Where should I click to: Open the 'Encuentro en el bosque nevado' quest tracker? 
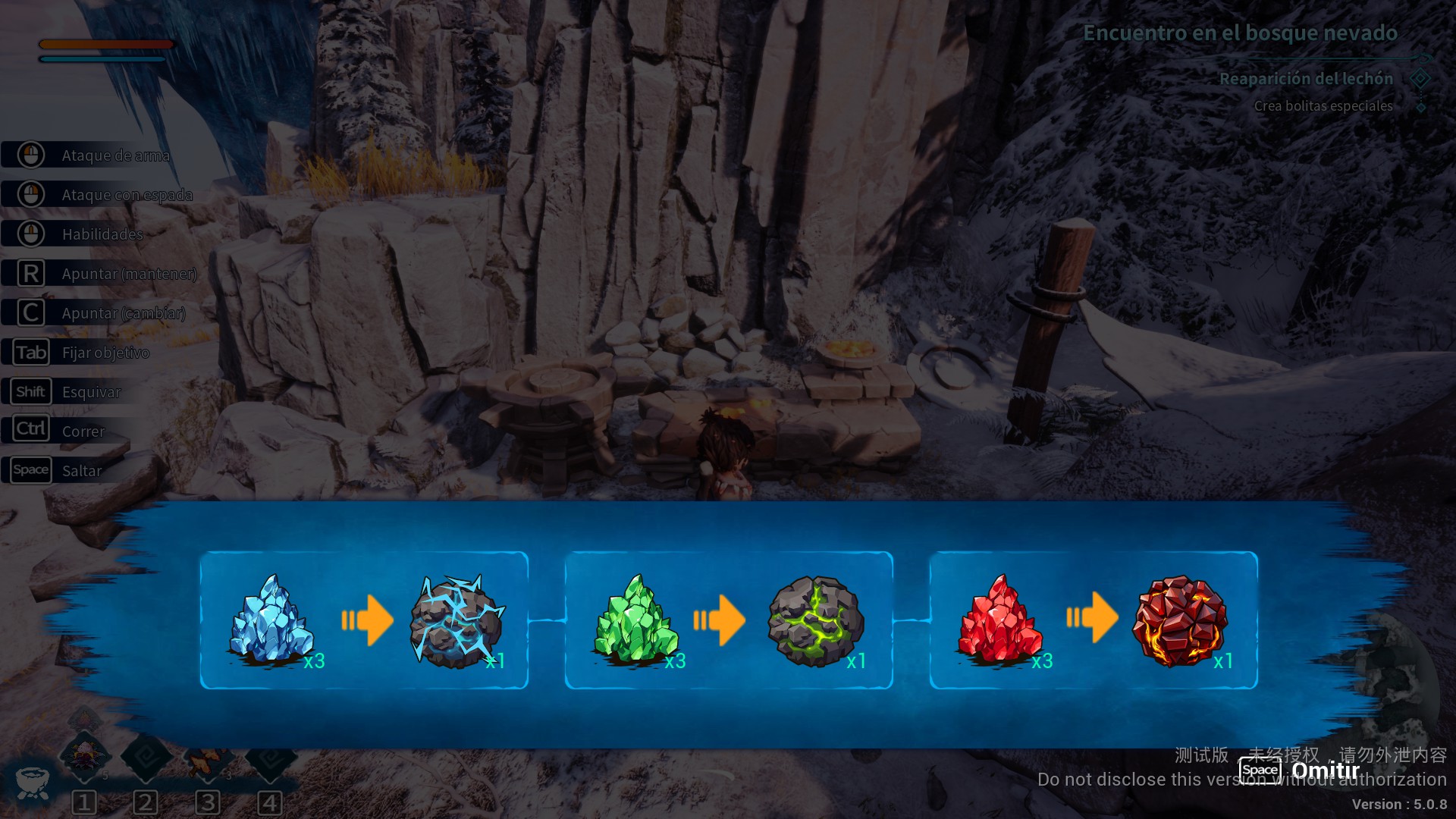click(x=1240, y=33)
